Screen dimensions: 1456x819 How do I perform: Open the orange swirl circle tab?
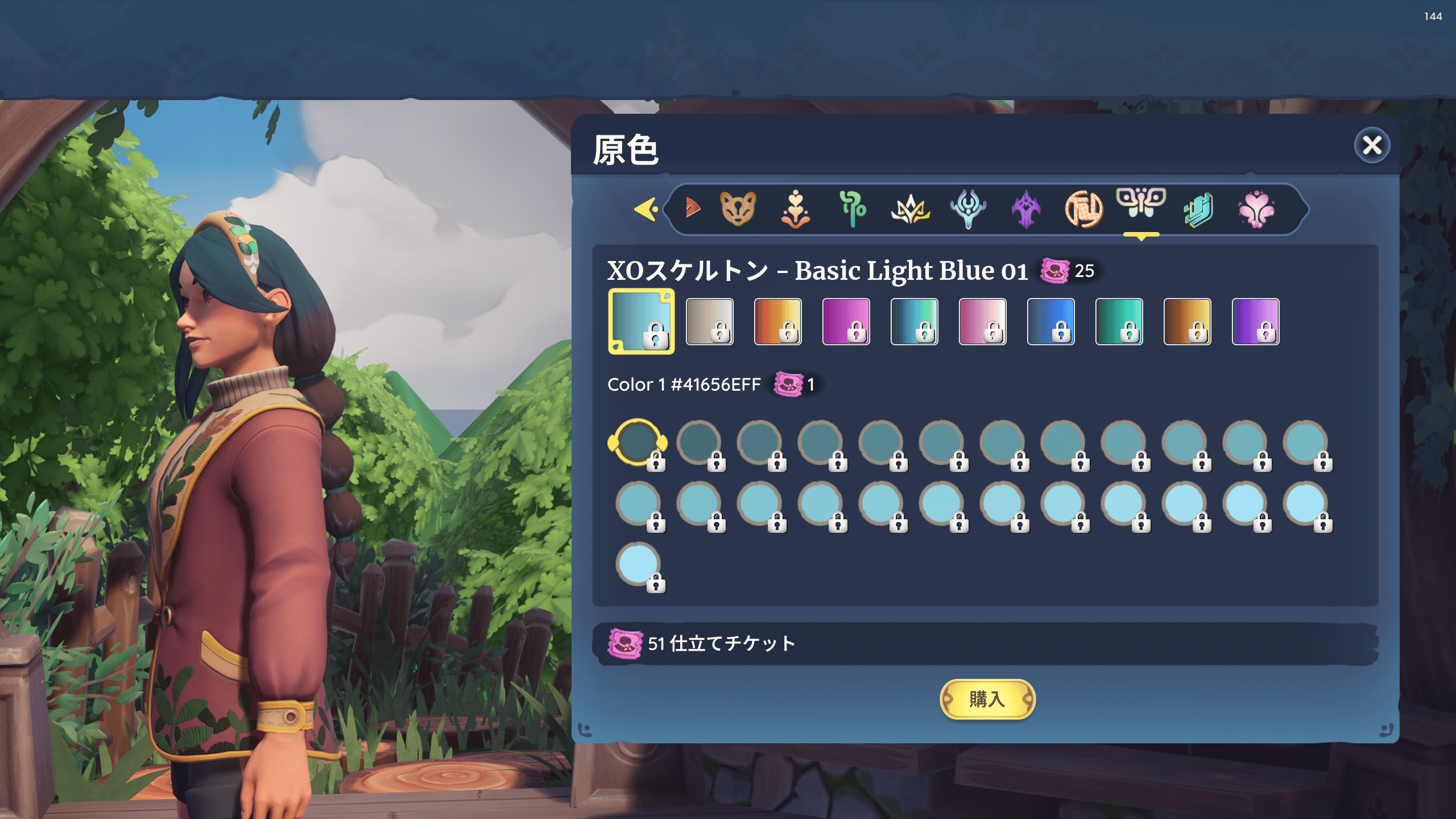pos(1083,209)
